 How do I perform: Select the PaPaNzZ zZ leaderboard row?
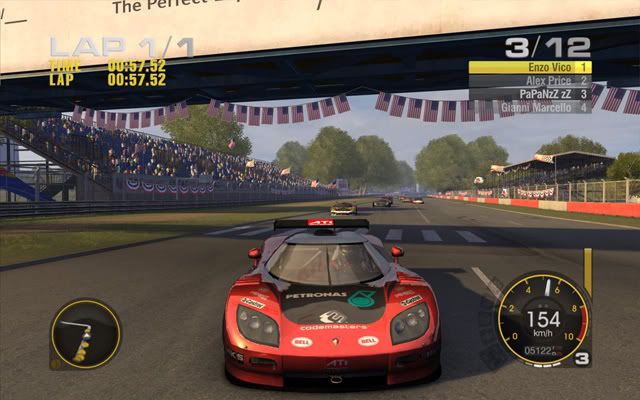pos(530,94)
